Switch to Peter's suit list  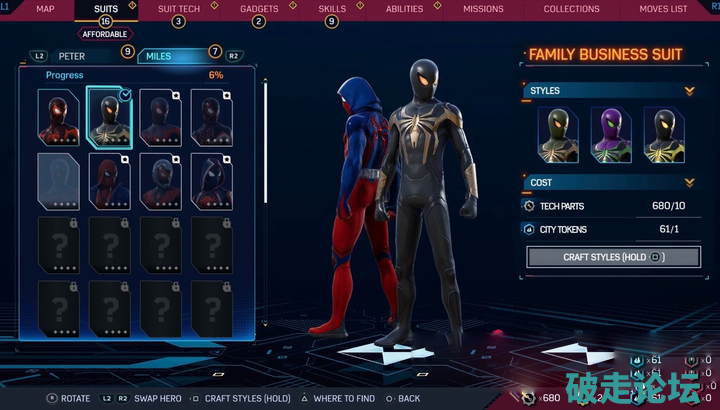click(x=72, y=56)
